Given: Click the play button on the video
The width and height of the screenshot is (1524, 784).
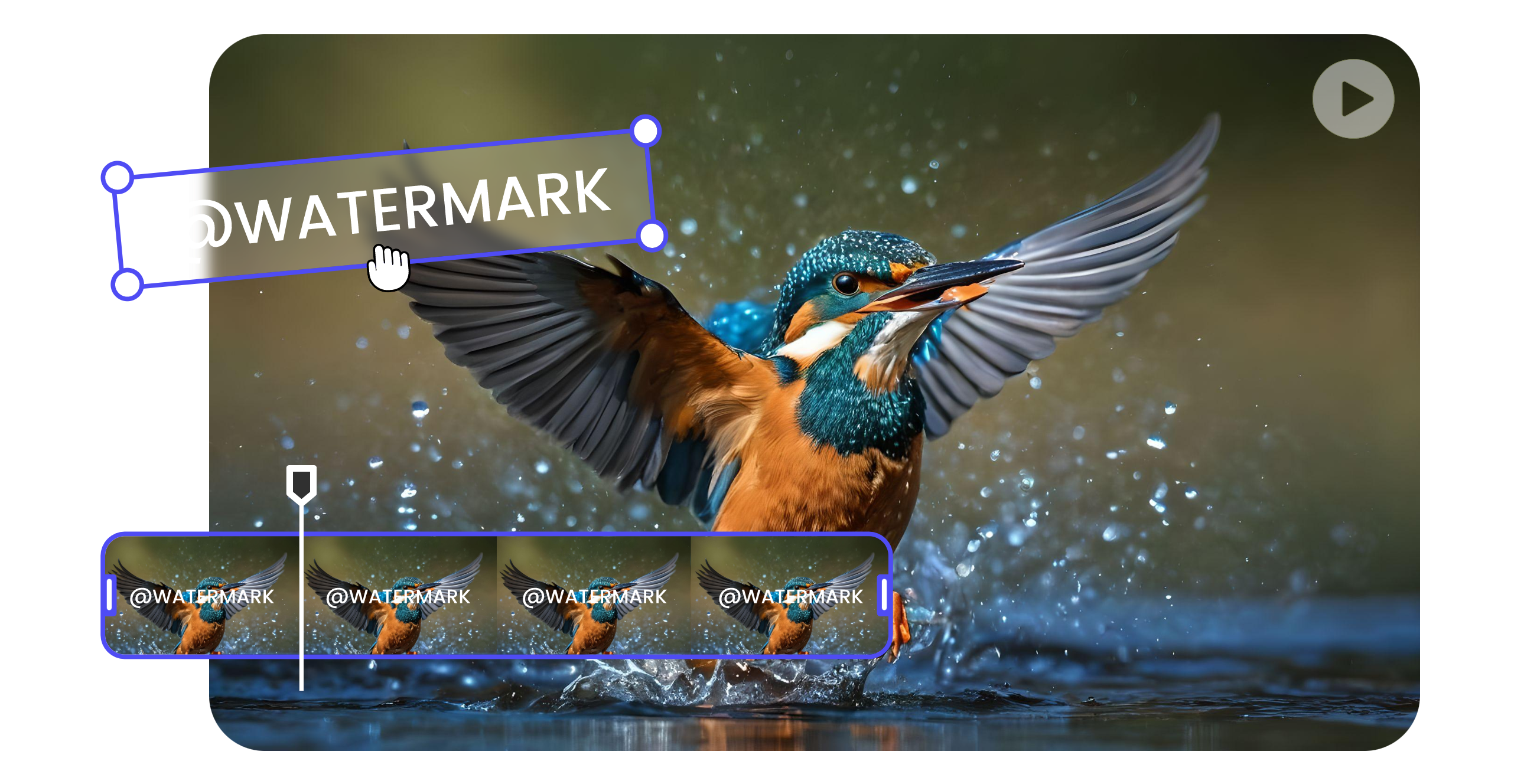Looking at the screenshot, I should click(x=1353, y=99).
